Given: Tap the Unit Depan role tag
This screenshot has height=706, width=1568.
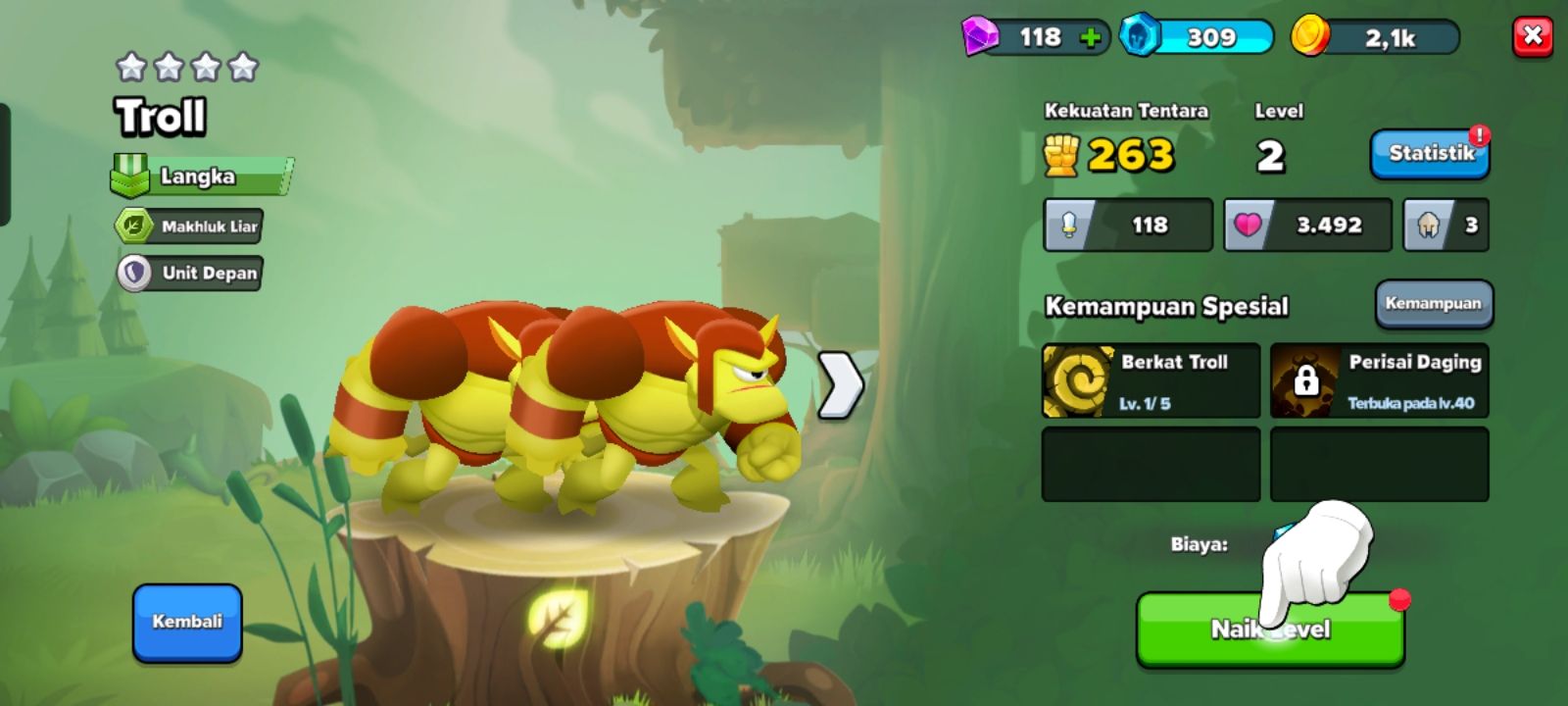Looking at the screenshot, I should point(190,273).
